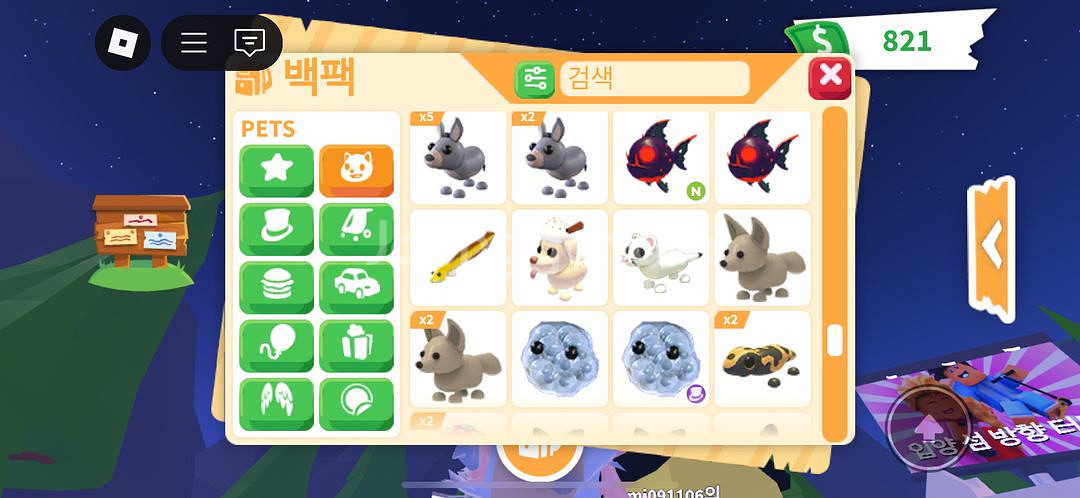Pick the yellow and black frog stack
Screen dimensions: 1080x498
[762, 358]
